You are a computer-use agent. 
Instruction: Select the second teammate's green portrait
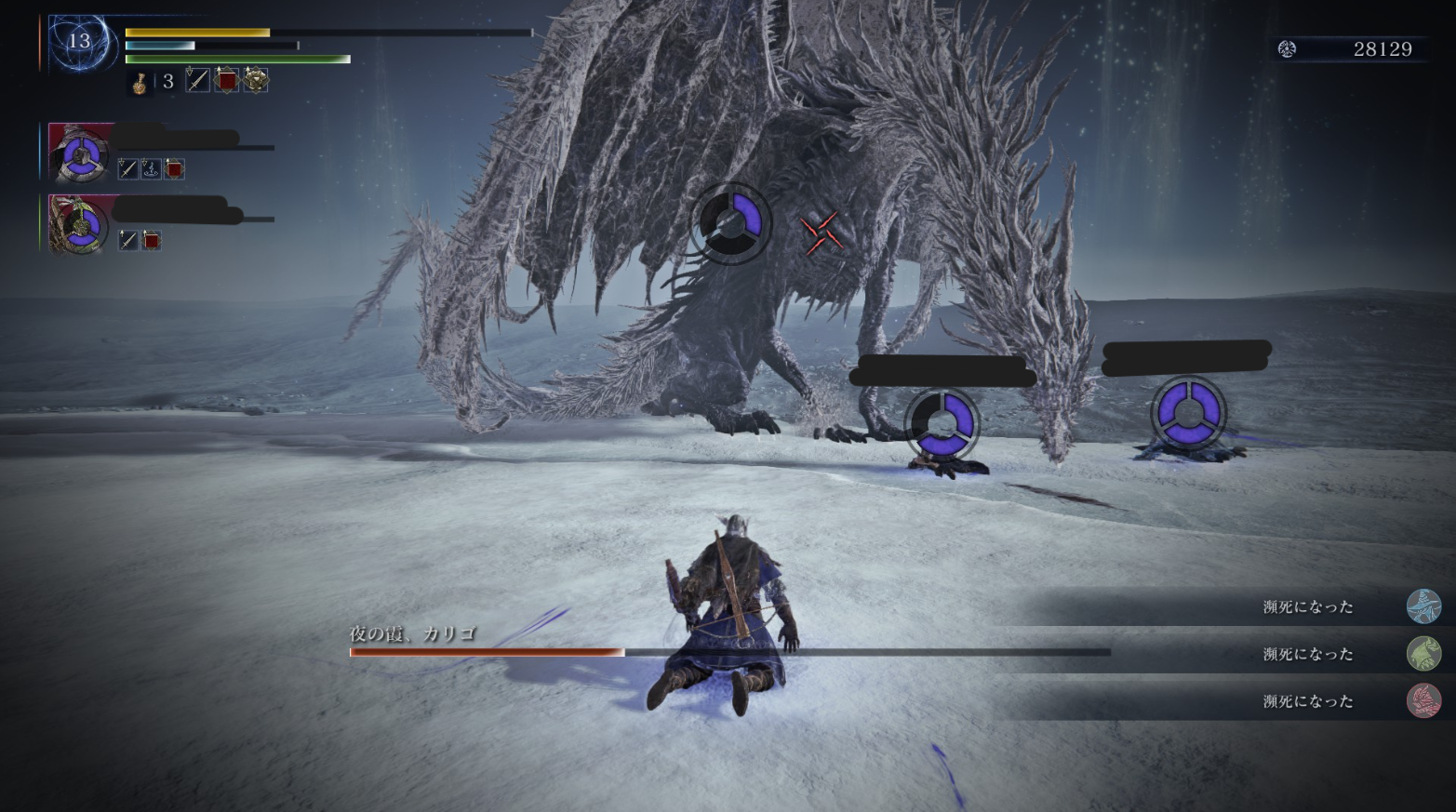(80, 224)
